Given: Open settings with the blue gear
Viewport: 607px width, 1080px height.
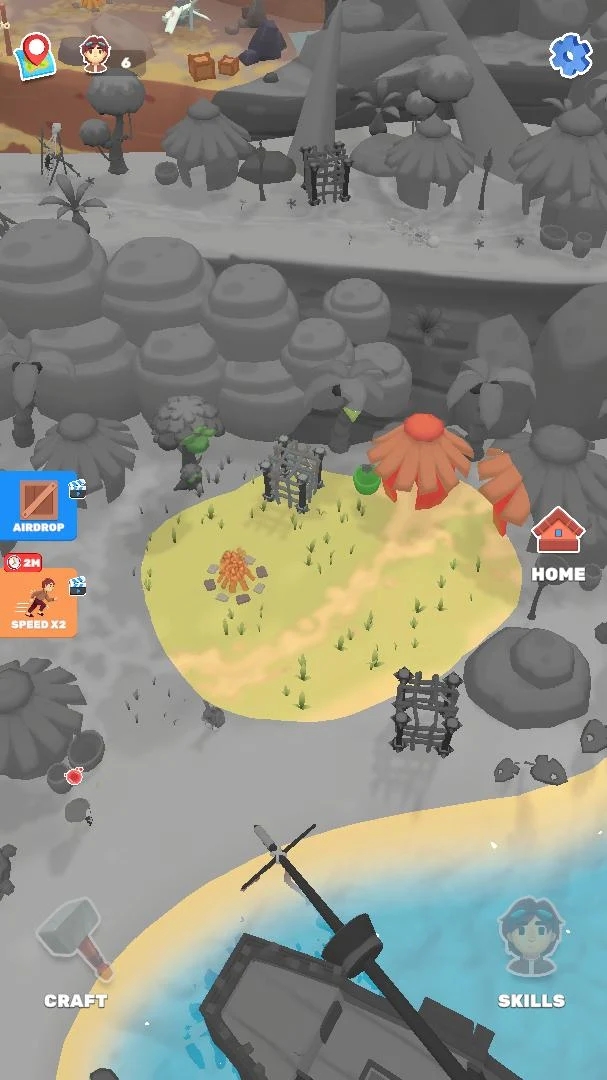Looking at the screenshot, I should pos(571,55).
